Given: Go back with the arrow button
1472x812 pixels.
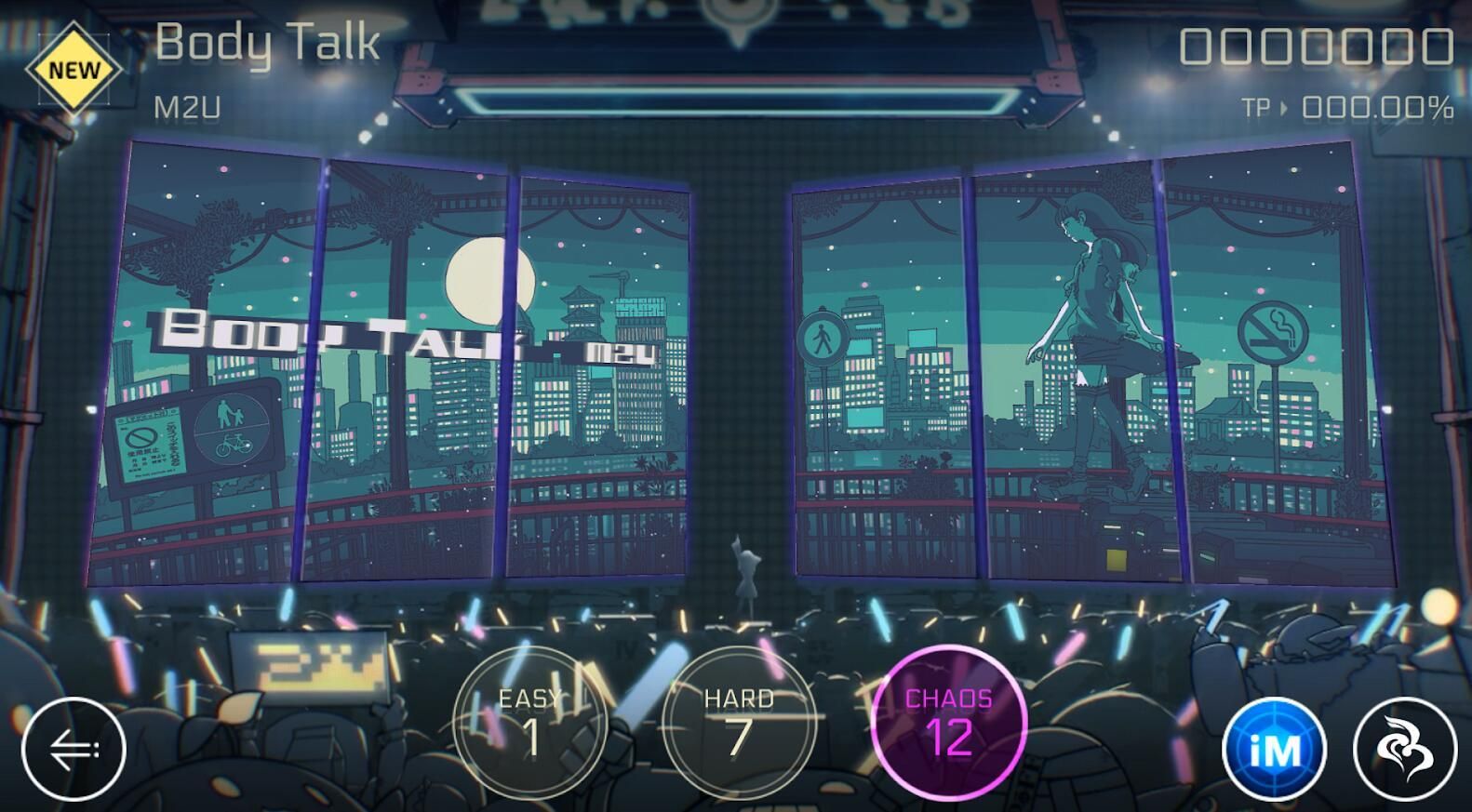Looking at the screenshot, I should tap(73, 749).
